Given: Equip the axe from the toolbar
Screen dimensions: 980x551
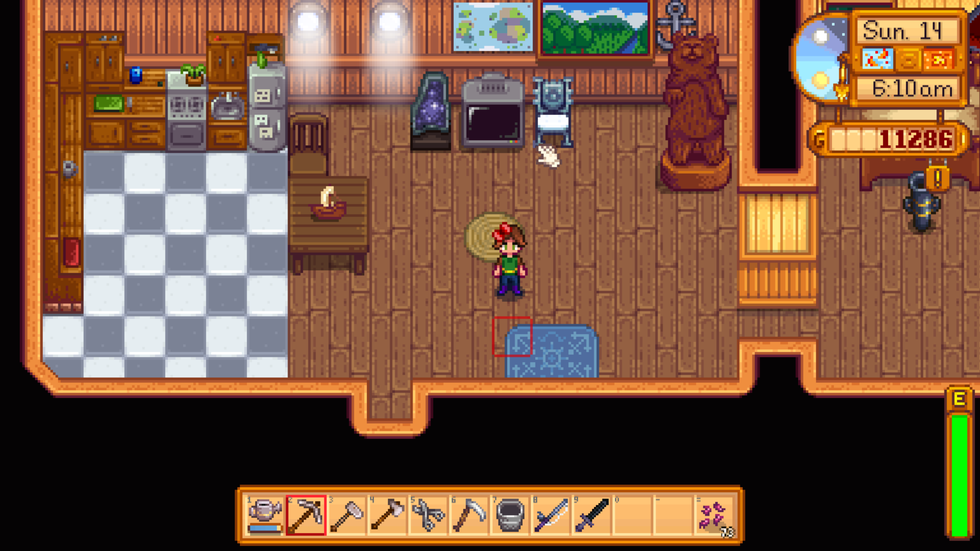Looking at the screenshot, I should (x=388, y=516).
